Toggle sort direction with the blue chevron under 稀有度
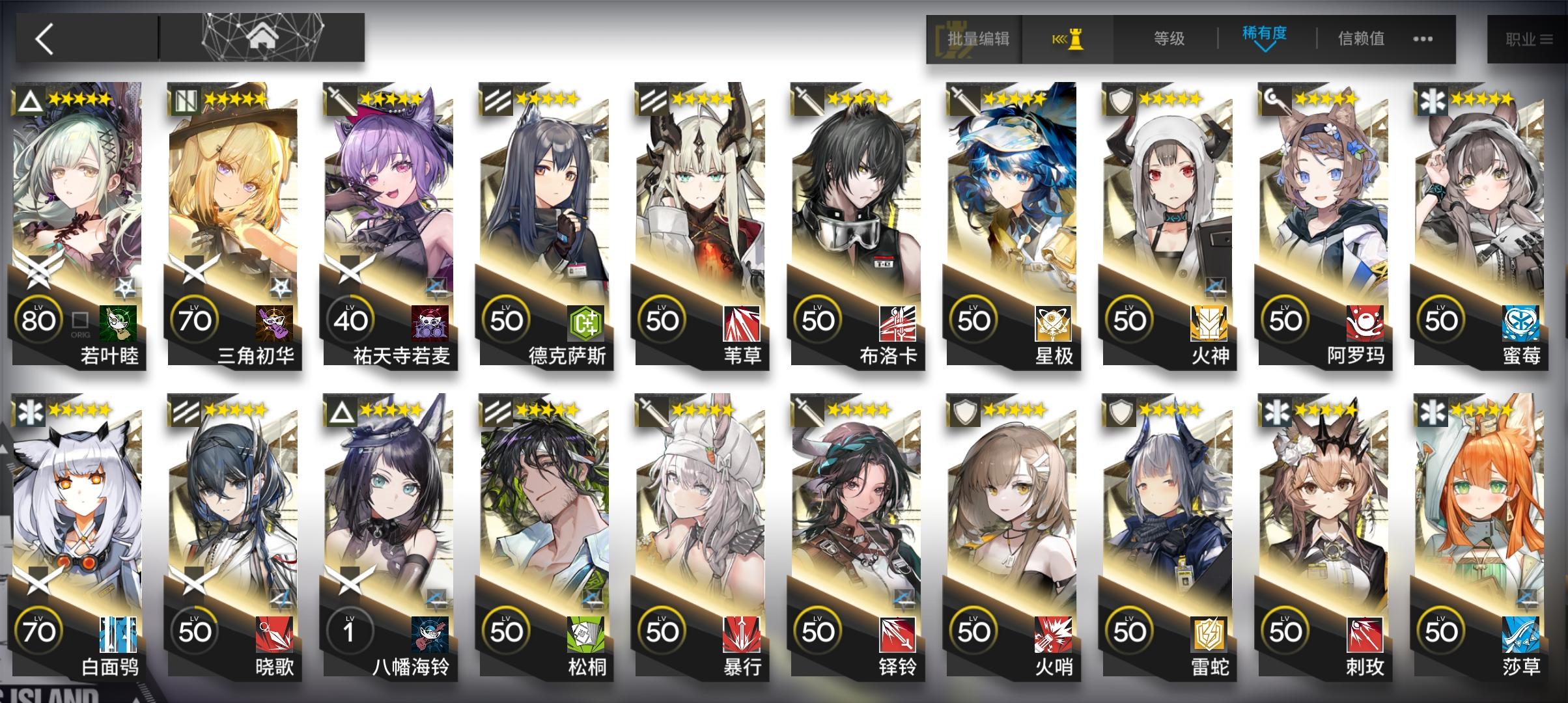1568x703 pixels. (1265, 49)
